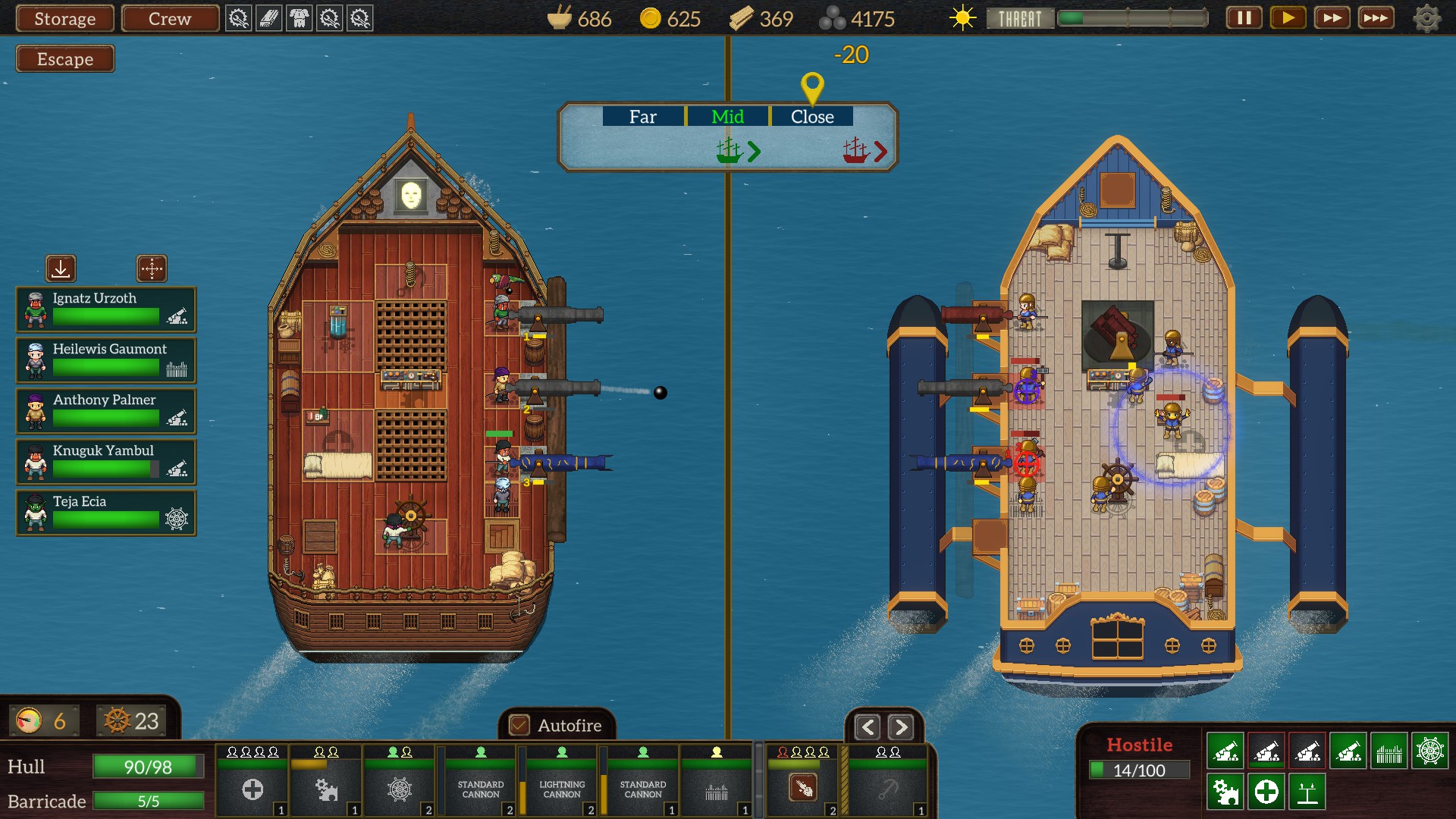Target the enemy ship's helm wheel icon
This screenshot has width=1456, height=819.
pyautogui.click(x=1429, y=752)
